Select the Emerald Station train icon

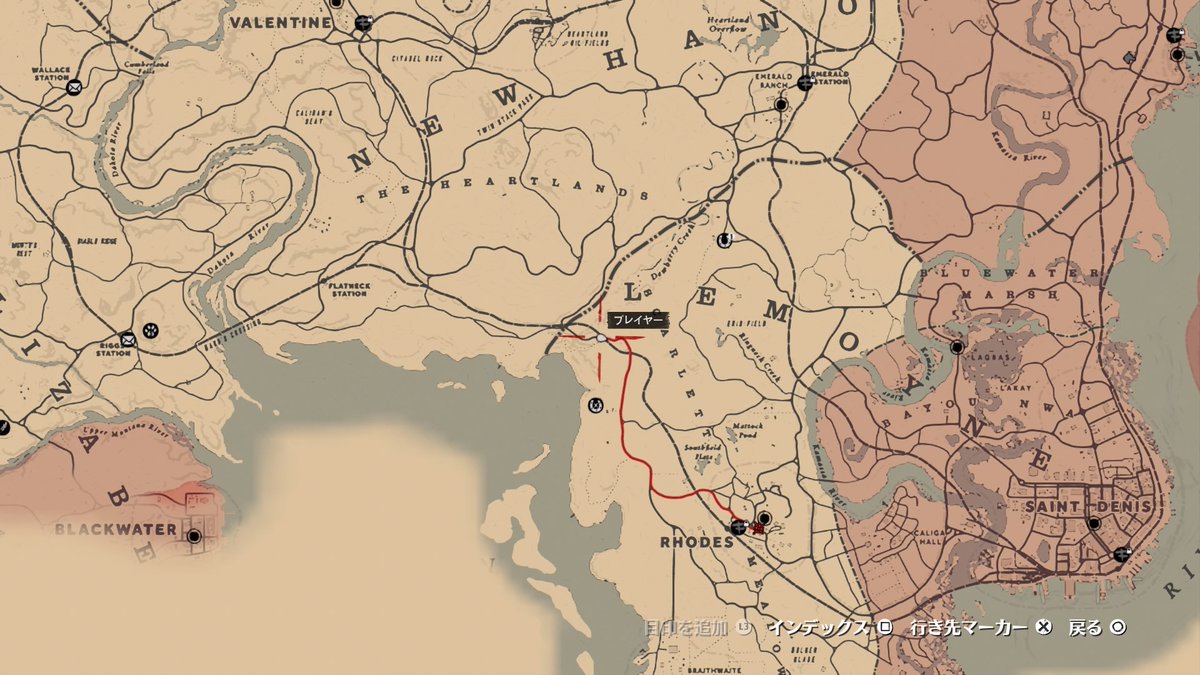(805, 83)
